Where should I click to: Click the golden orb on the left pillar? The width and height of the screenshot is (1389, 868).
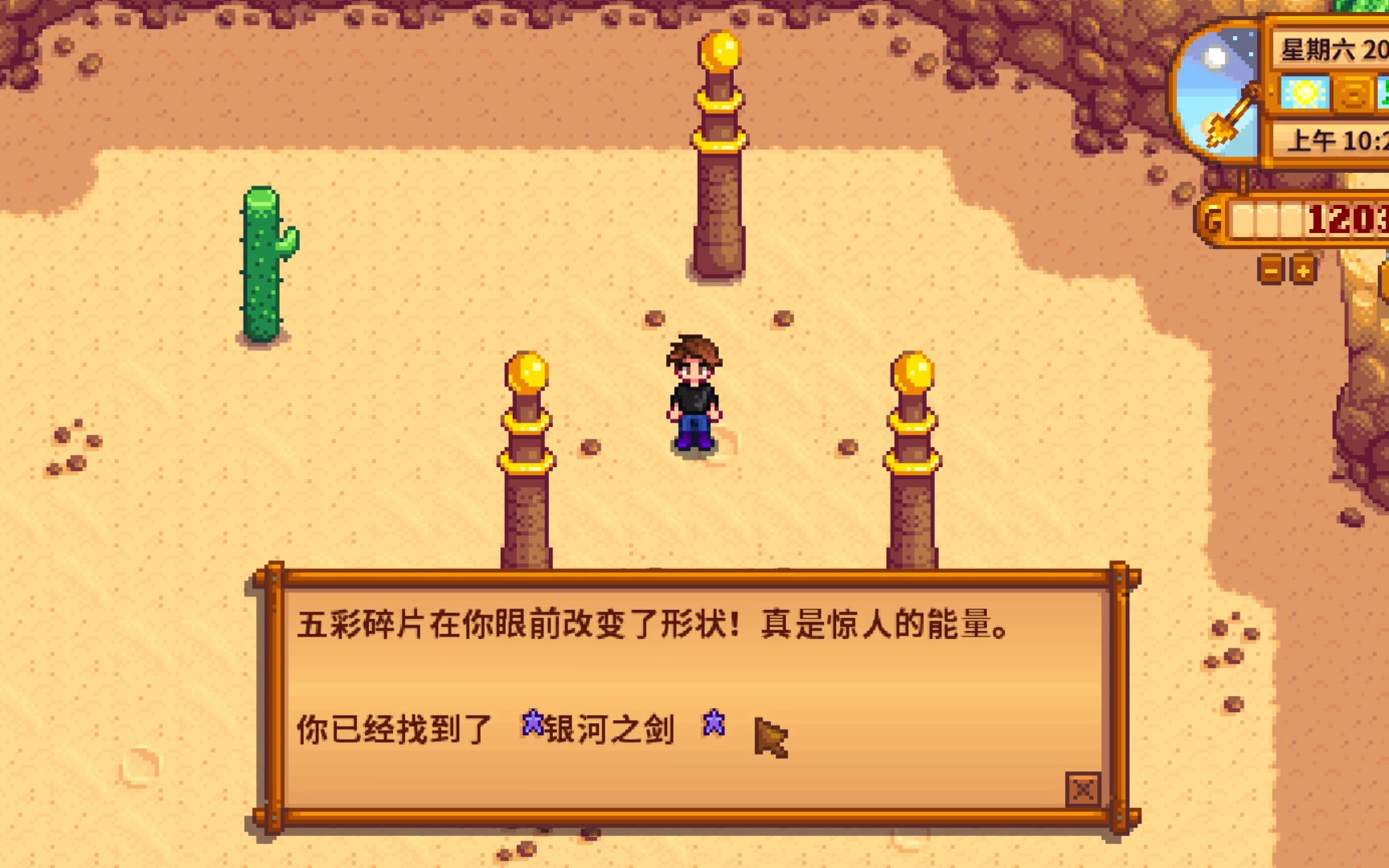(x=526, y=374)
